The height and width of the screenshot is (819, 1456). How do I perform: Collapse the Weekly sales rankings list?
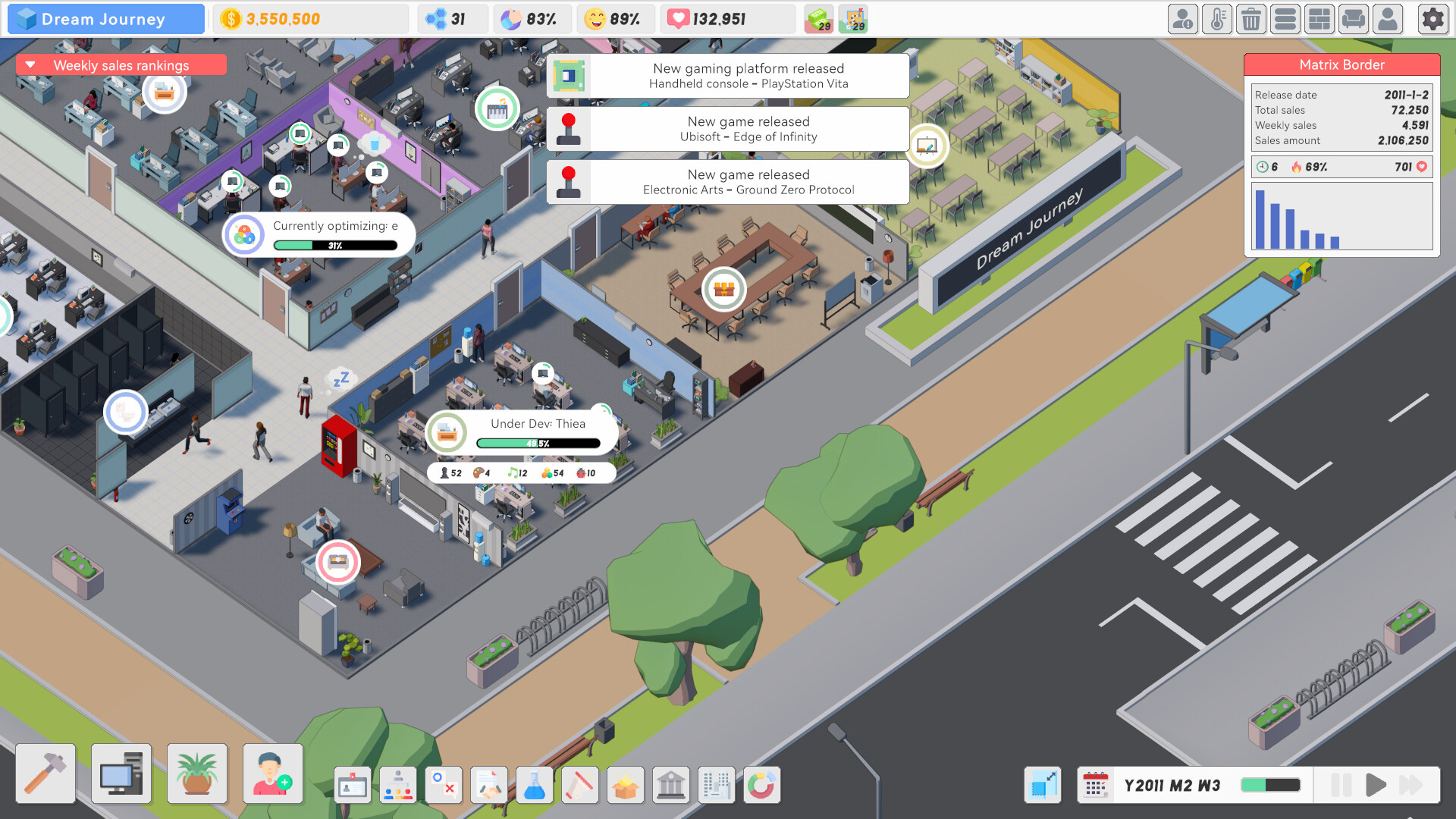coord(30,65)
